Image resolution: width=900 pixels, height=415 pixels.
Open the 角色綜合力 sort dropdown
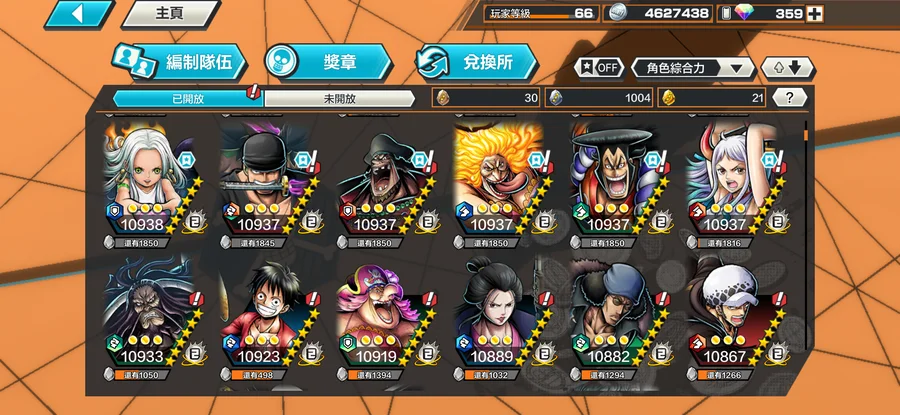click(693, 68)
